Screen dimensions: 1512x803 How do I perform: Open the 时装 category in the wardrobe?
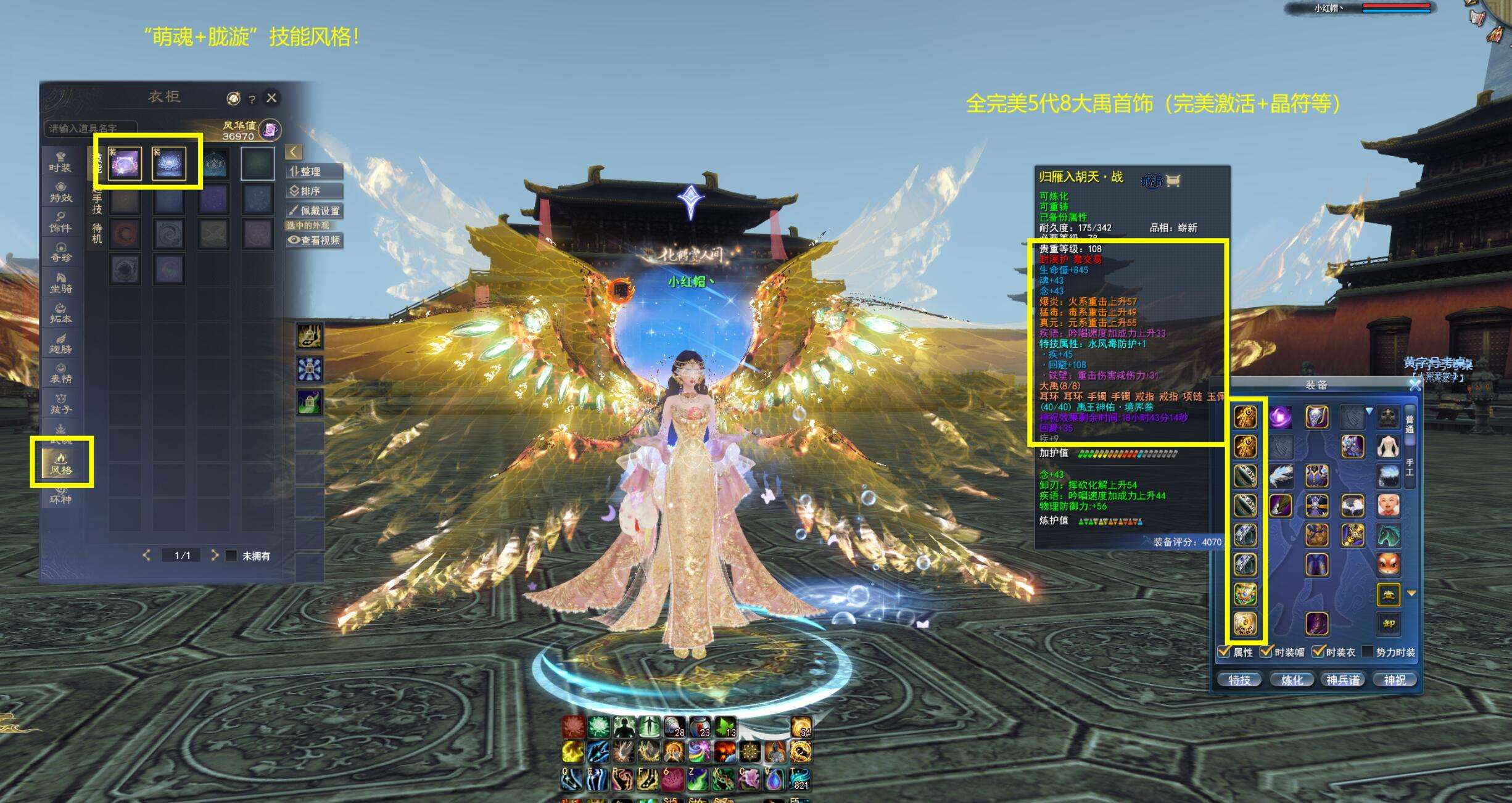point(60,162)
